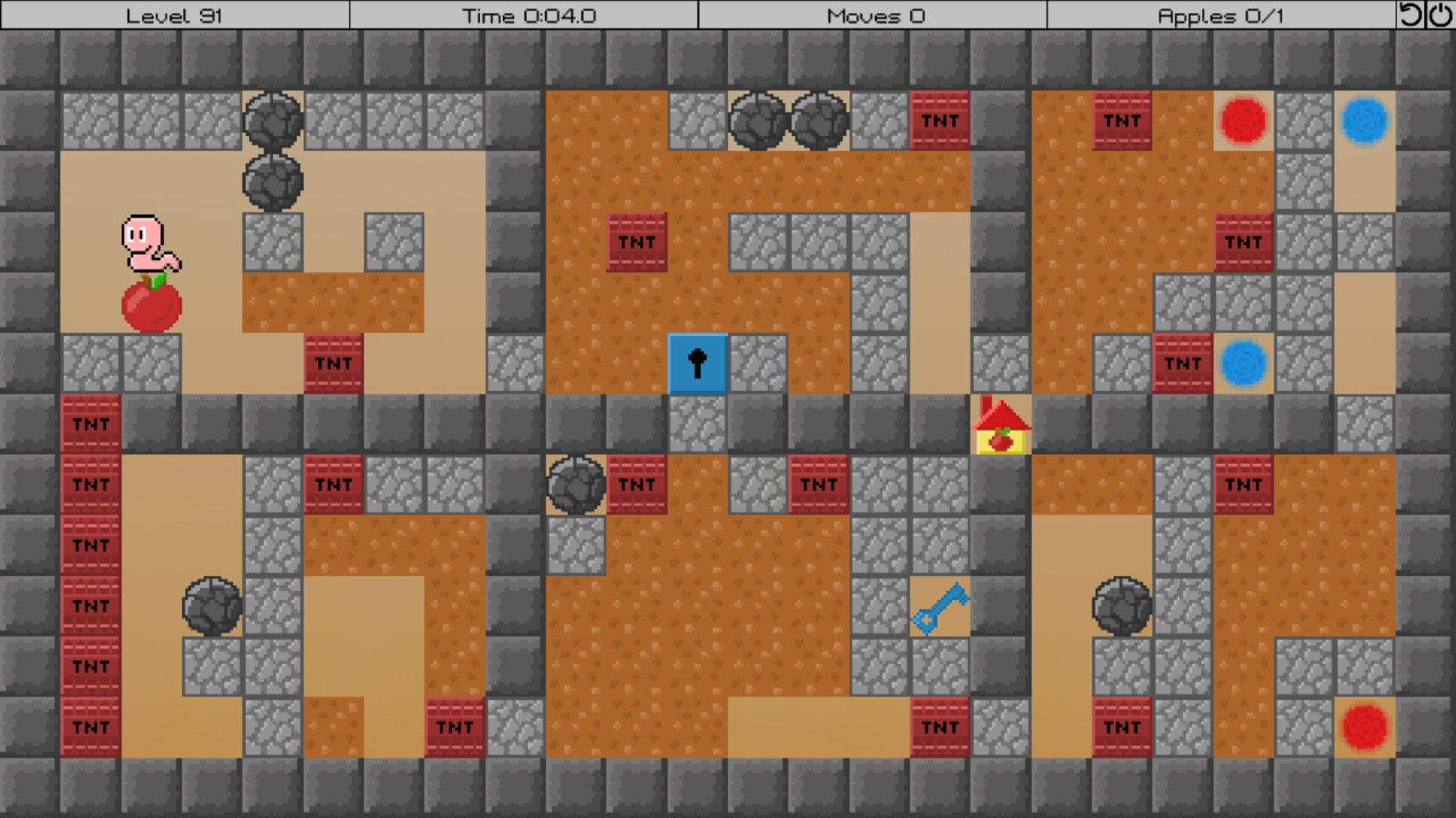
Task: Click the Level 91 header label
Action: coord(173,14)
